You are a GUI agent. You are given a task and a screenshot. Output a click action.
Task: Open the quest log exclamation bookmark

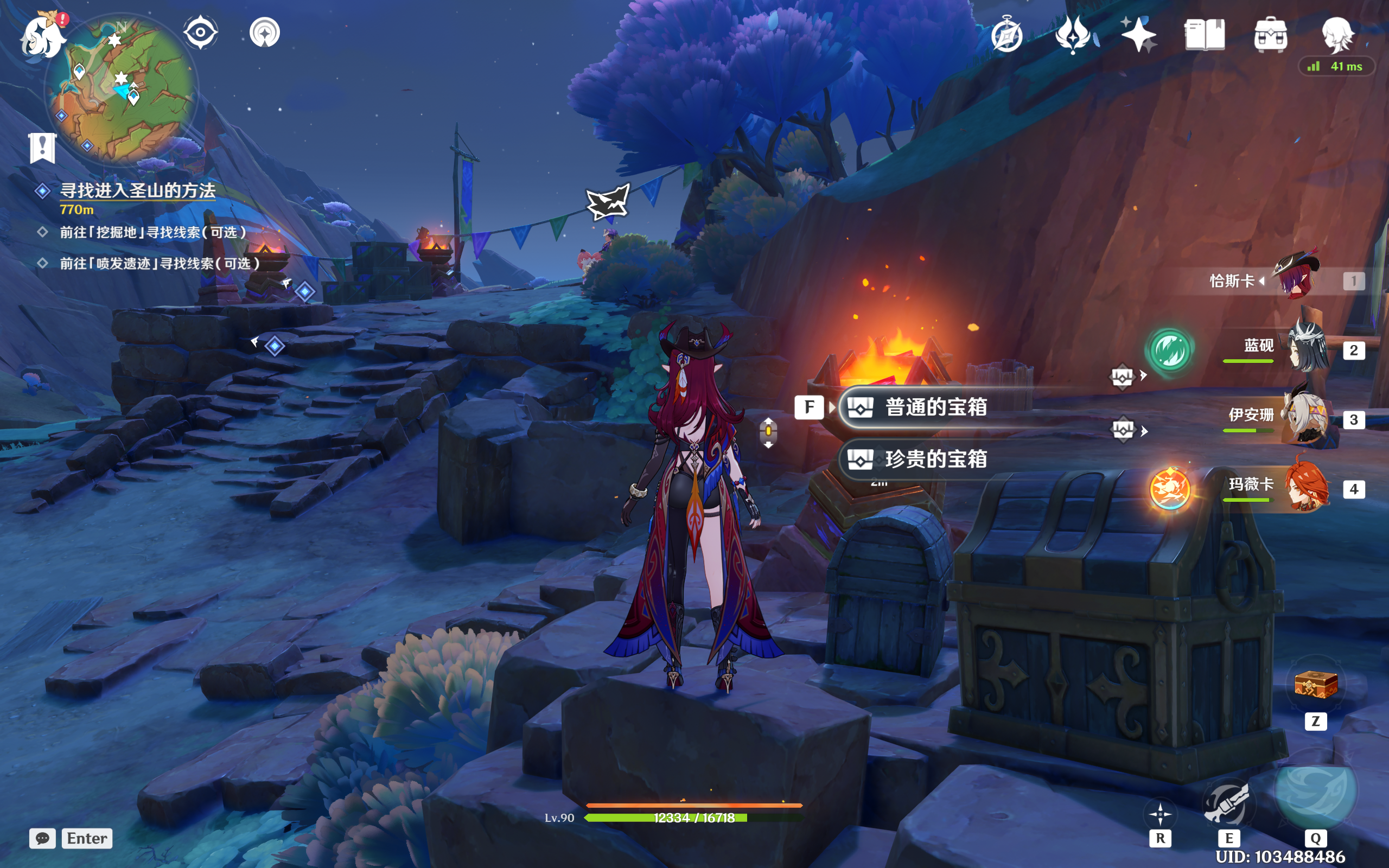click(42, 148)
